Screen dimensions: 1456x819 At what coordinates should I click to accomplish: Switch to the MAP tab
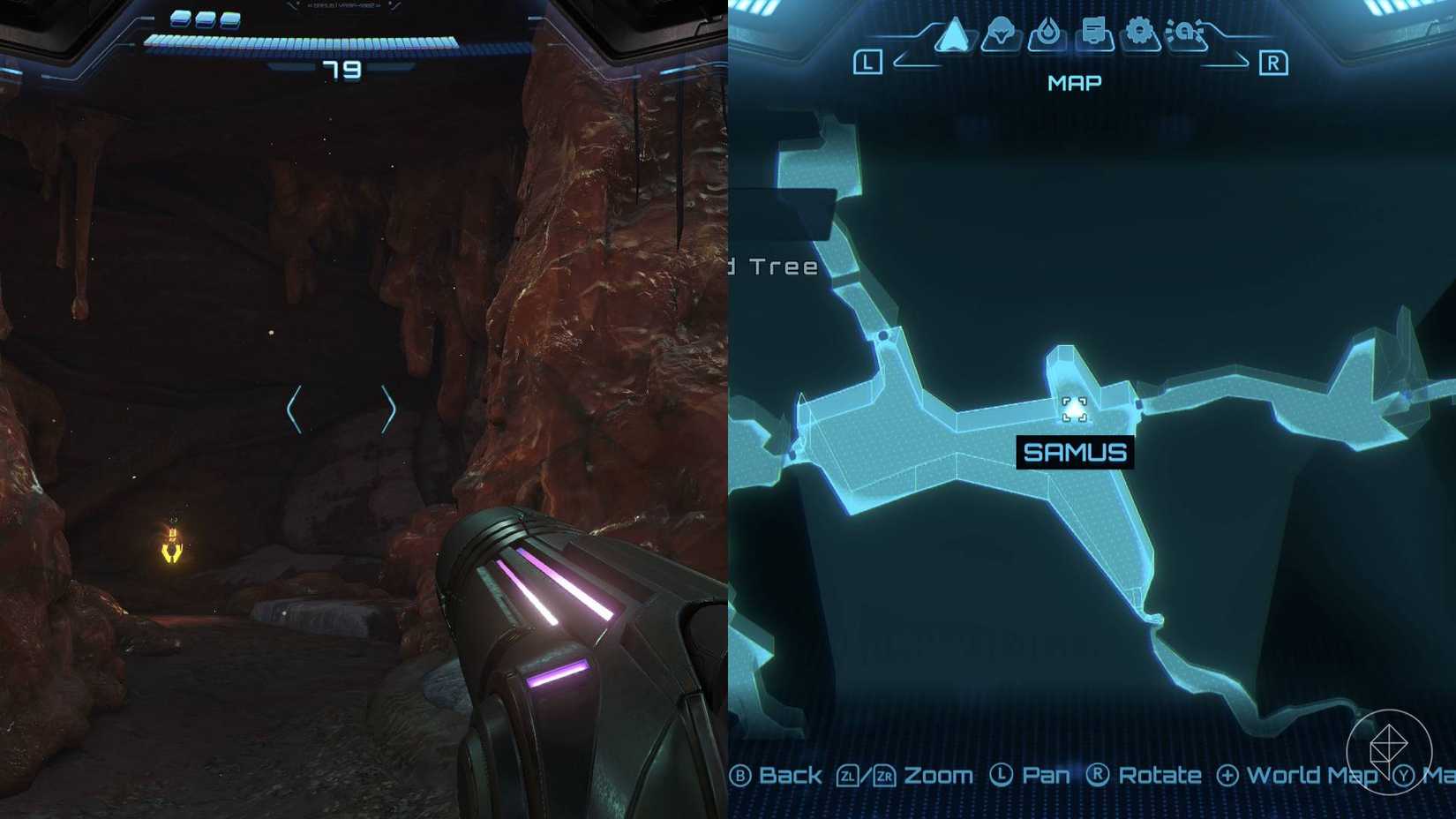[1073, 83]
